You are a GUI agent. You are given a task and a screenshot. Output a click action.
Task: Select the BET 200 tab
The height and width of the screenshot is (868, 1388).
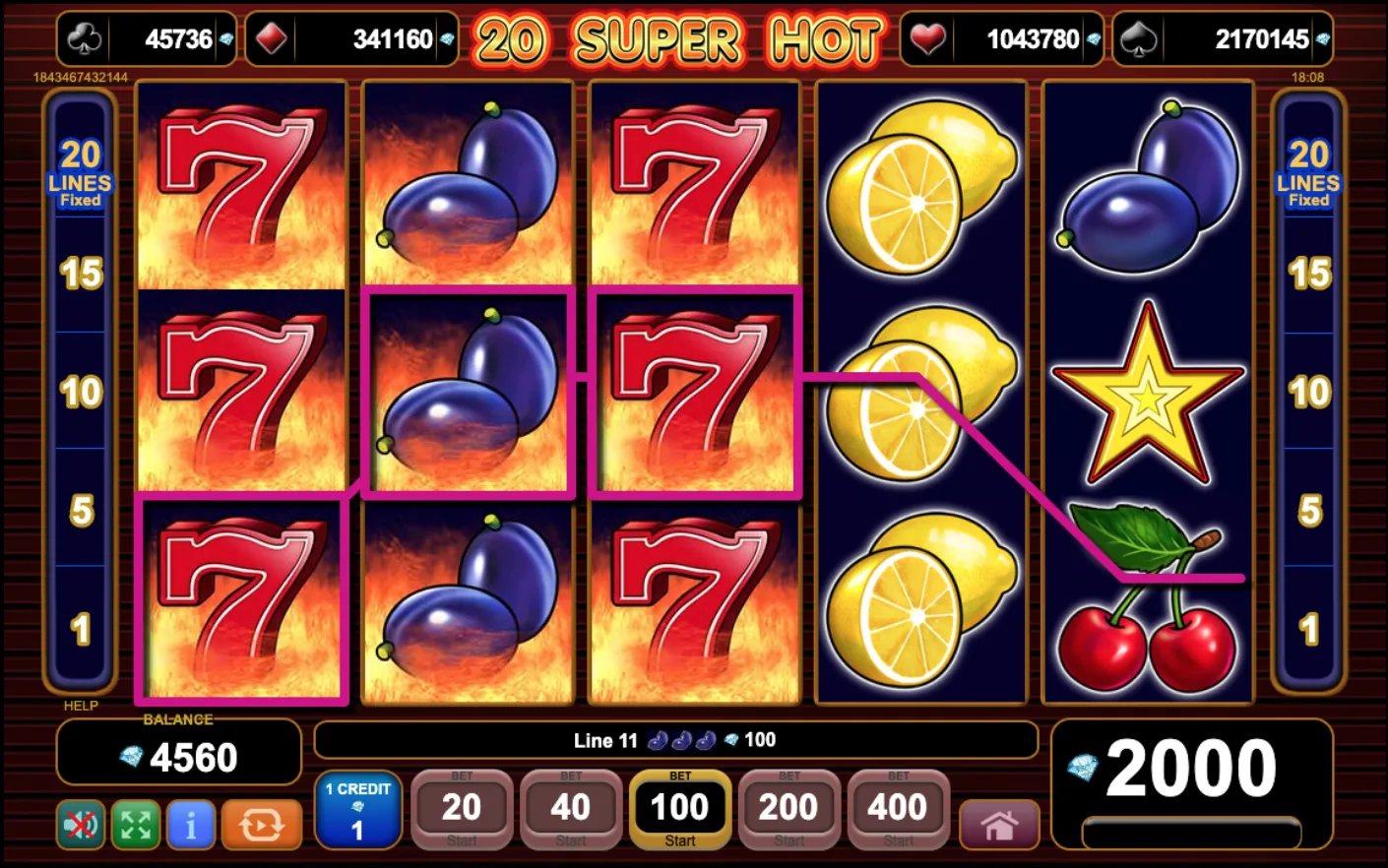789,807
